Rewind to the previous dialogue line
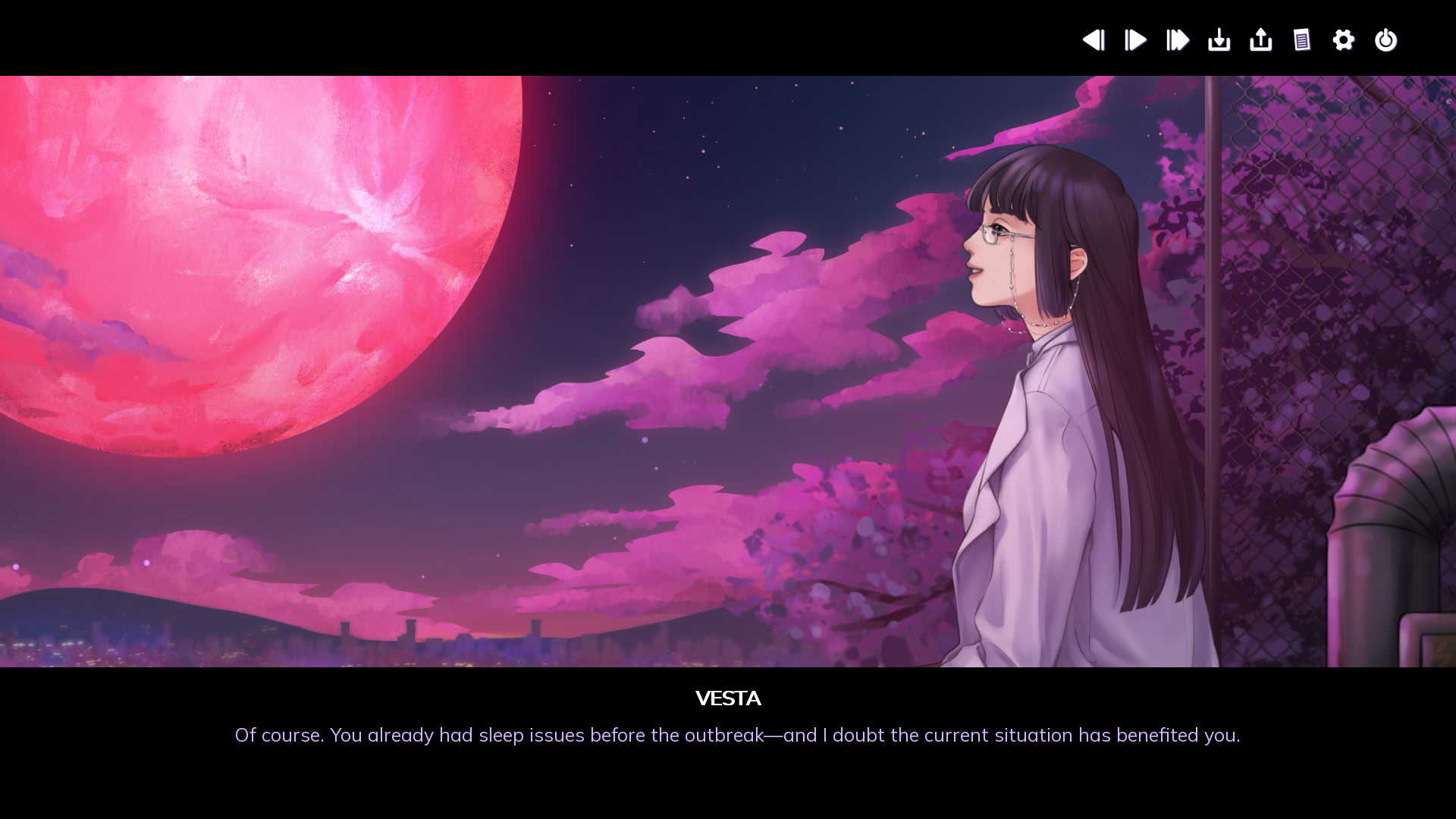The width and height of the screenshot is (1456, 819). 1094,40
